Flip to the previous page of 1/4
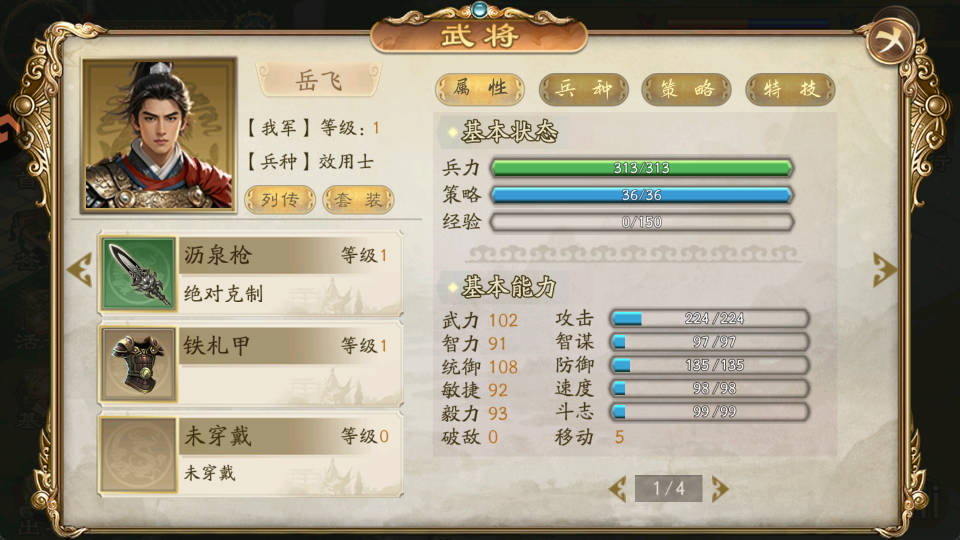Image resolution: width=960 pixels, height=540 pixels. coord(618,488)
